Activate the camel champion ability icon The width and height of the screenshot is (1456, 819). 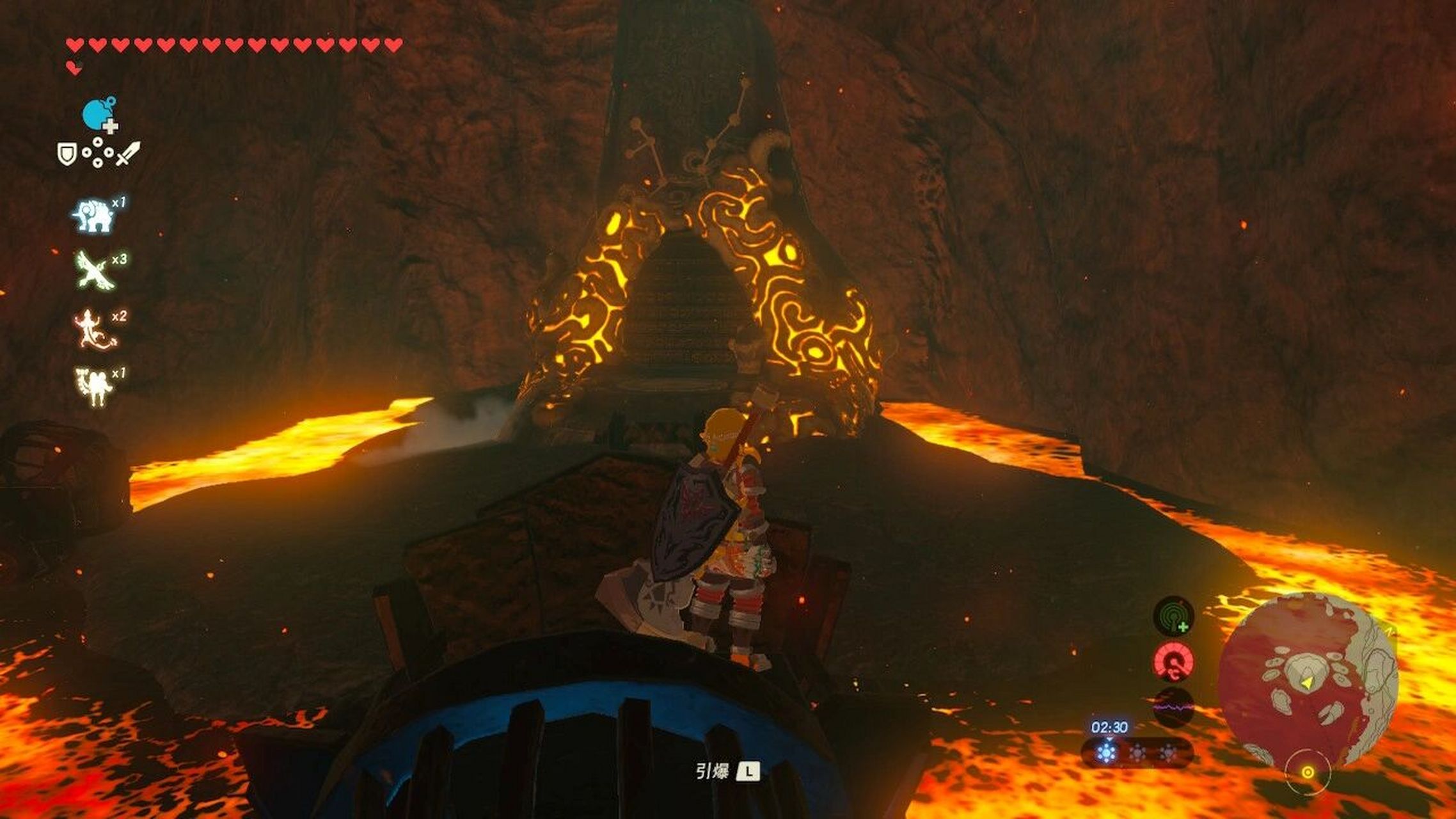95,386
